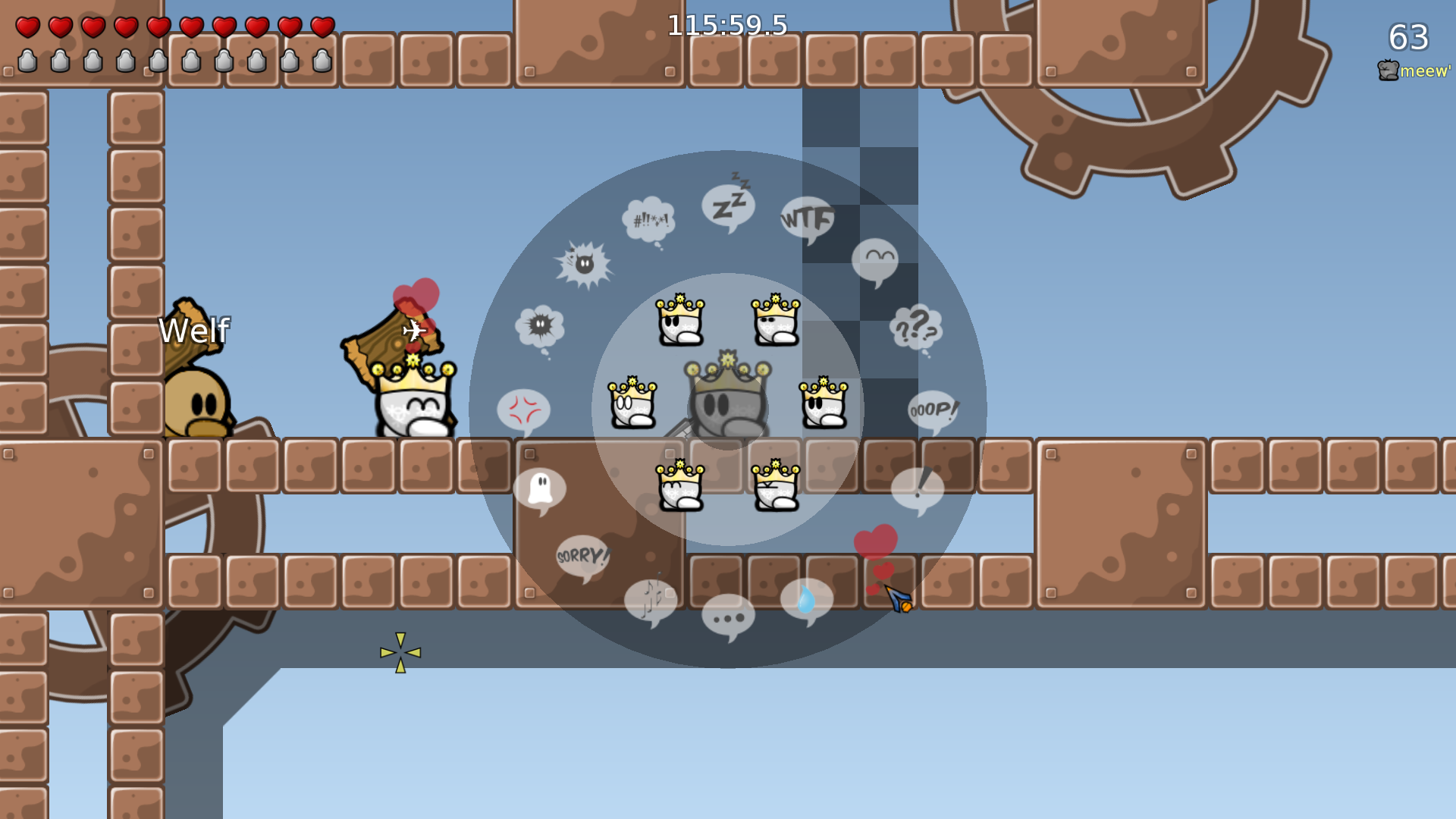Pick the squinting narrow-eyes tee face
Image resolution: width=1456 pixels, height=819 pixels.
(x=776, y=320)
